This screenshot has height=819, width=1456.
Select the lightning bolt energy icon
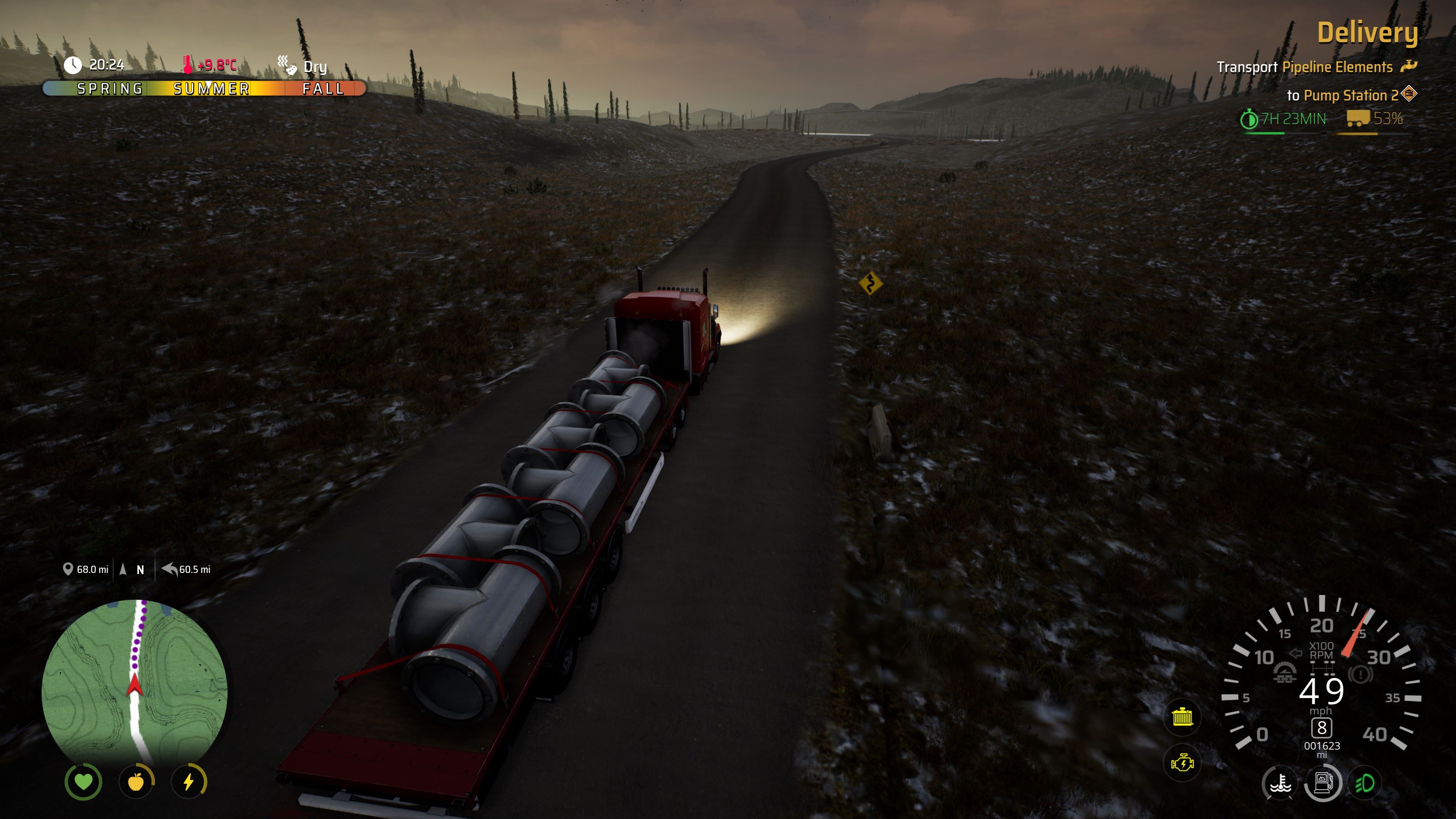pos(189,782)
